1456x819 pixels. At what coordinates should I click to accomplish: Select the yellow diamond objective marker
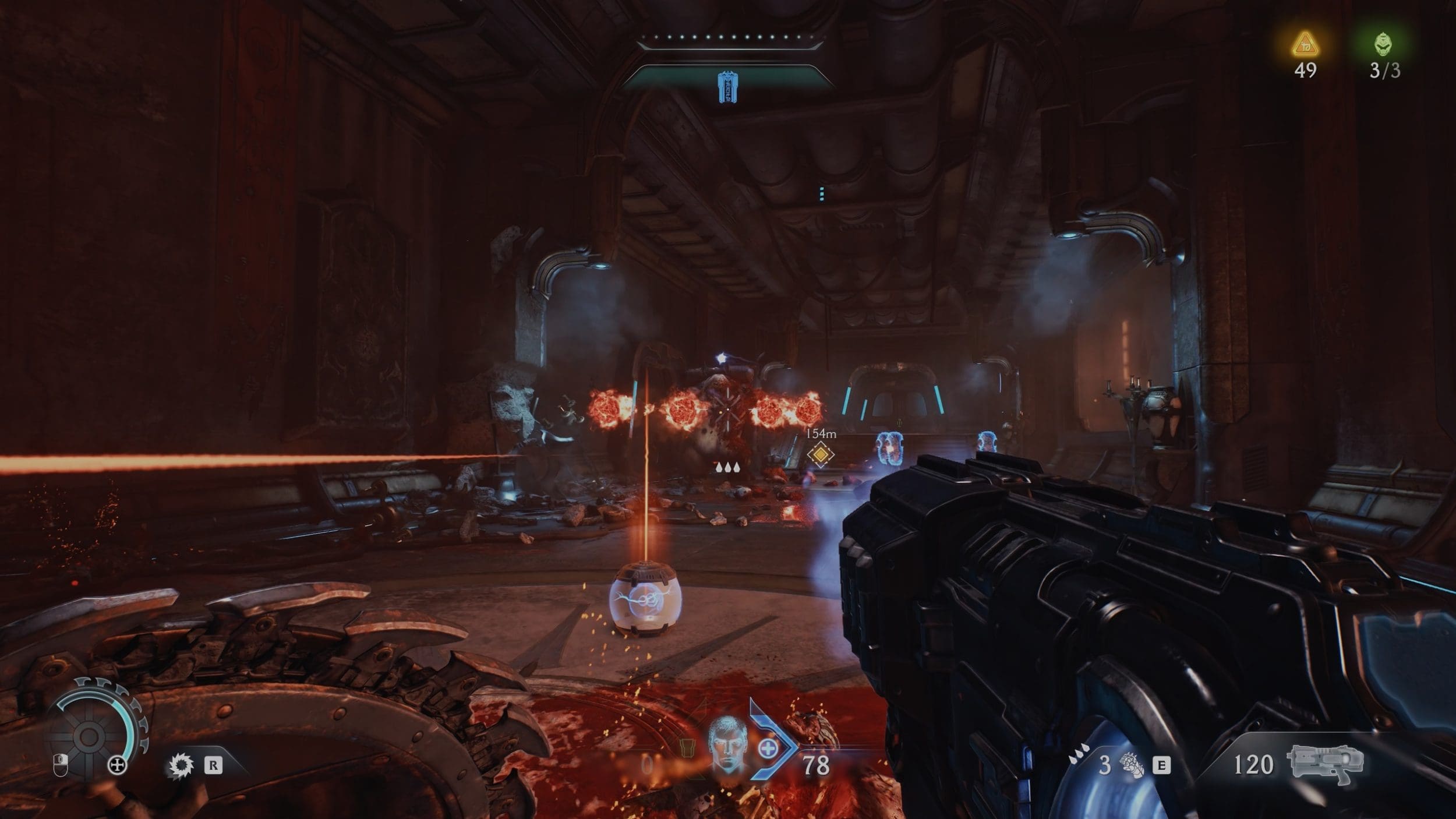point(820,454)
